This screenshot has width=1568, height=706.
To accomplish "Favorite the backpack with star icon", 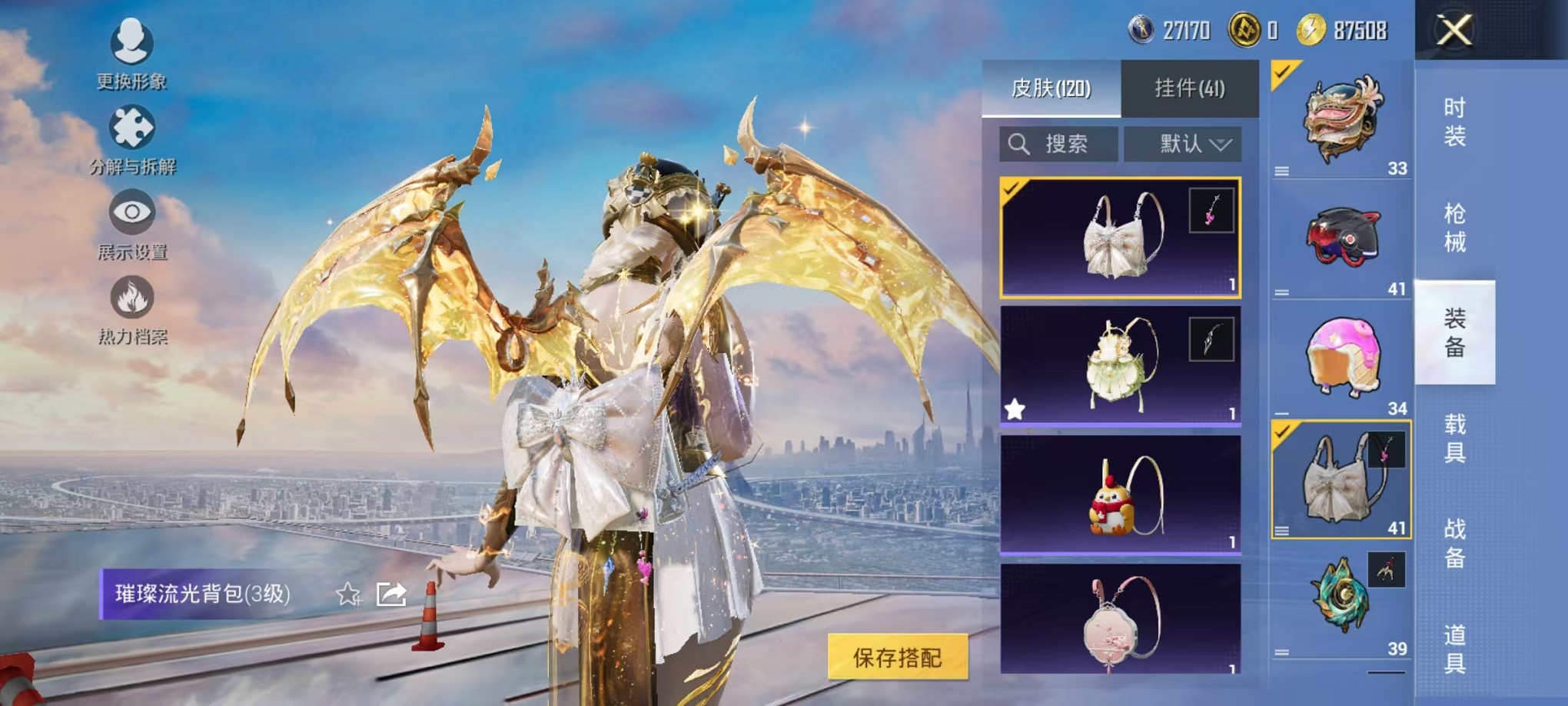I will click(348, 594).
